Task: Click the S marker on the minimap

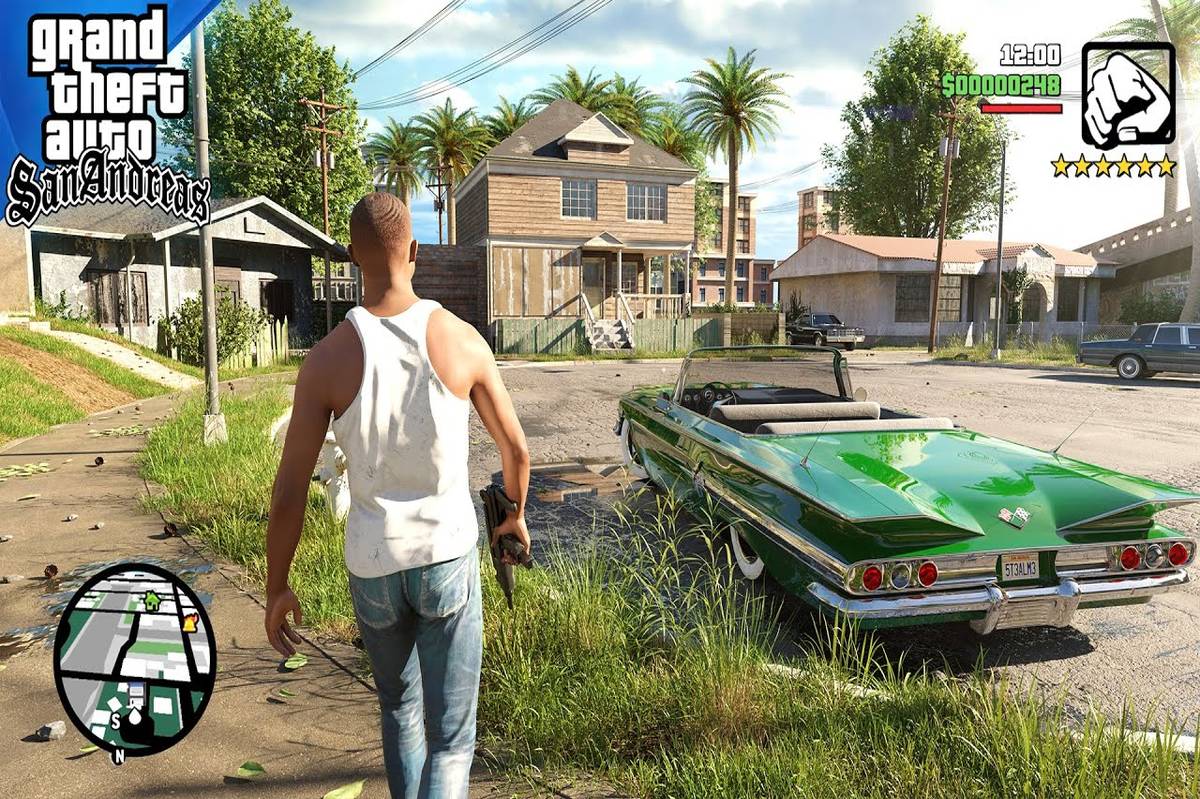Action: [x=114, y=720]
